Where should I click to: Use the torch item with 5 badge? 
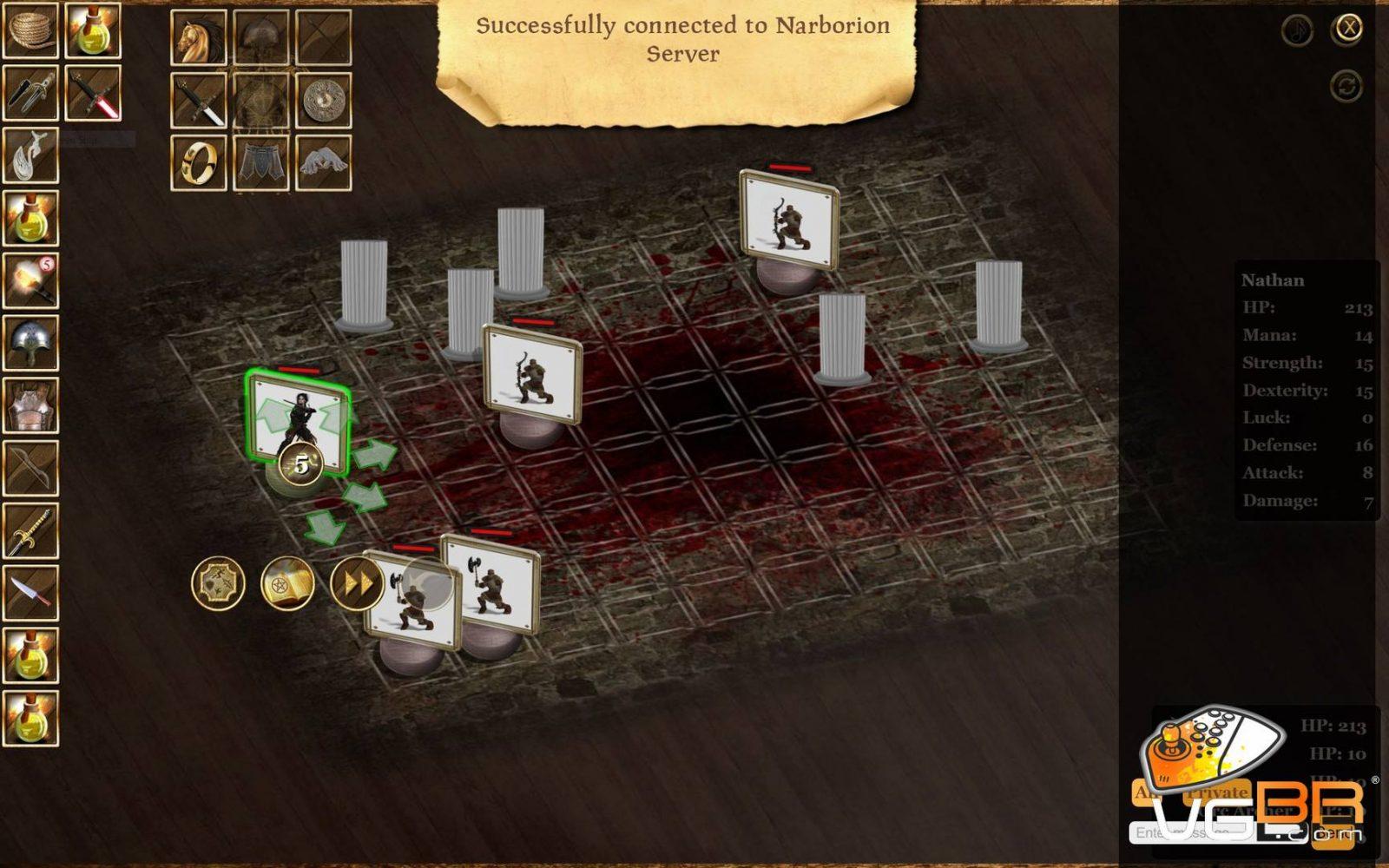click(x=30, y=281)
